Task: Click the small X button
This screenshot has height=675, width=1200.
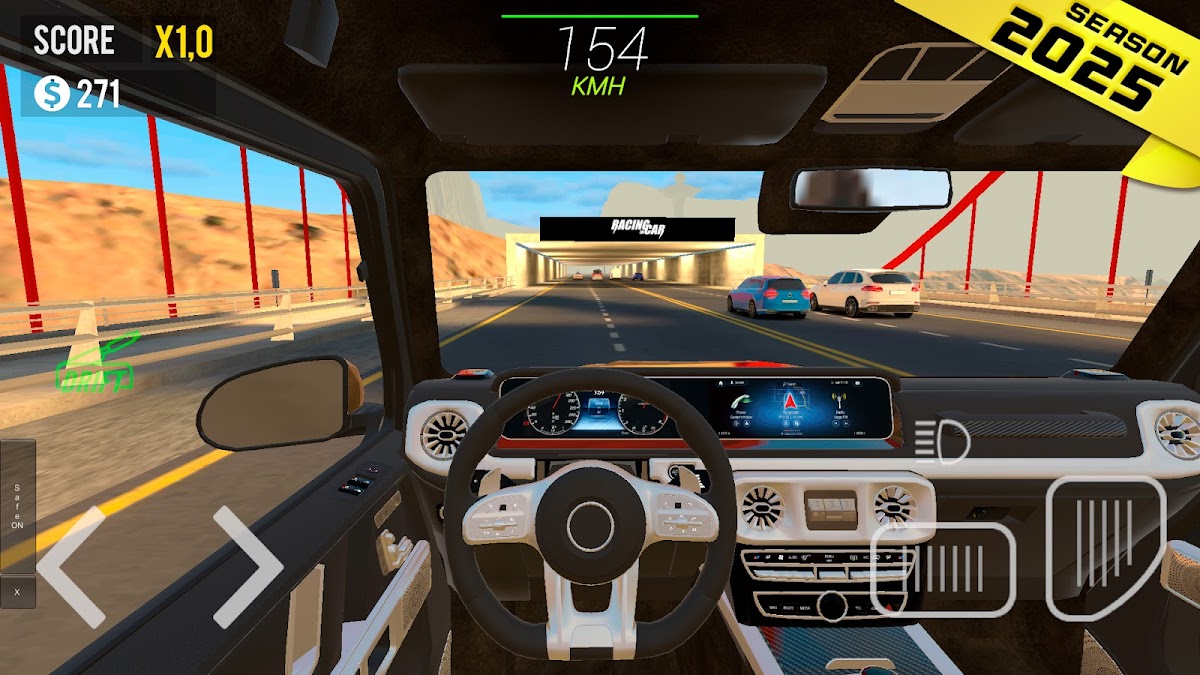Action: coord(17,591)
